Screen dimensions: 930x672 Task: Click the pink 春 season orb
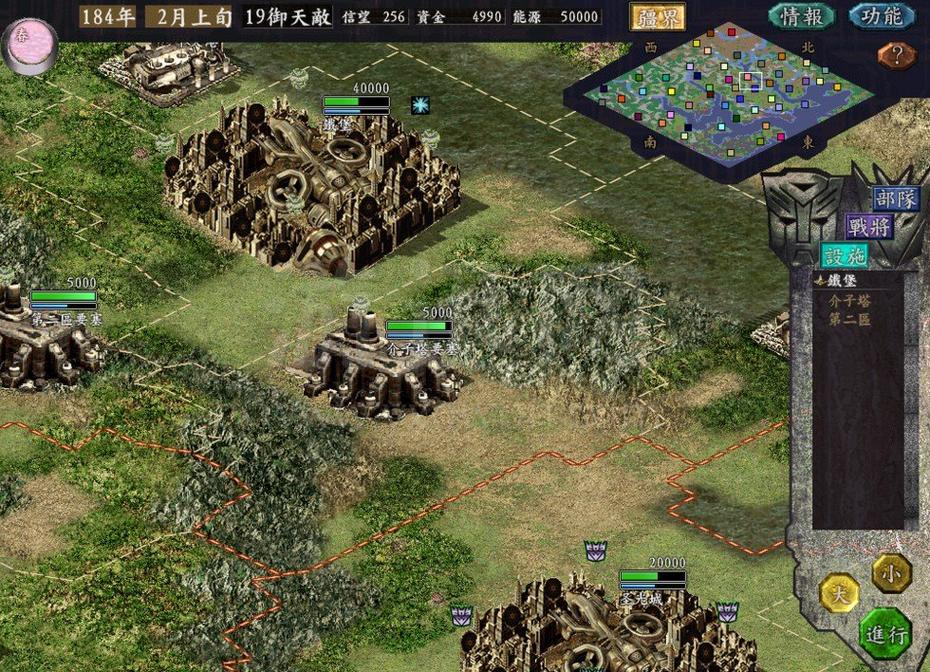click(29, 45)
